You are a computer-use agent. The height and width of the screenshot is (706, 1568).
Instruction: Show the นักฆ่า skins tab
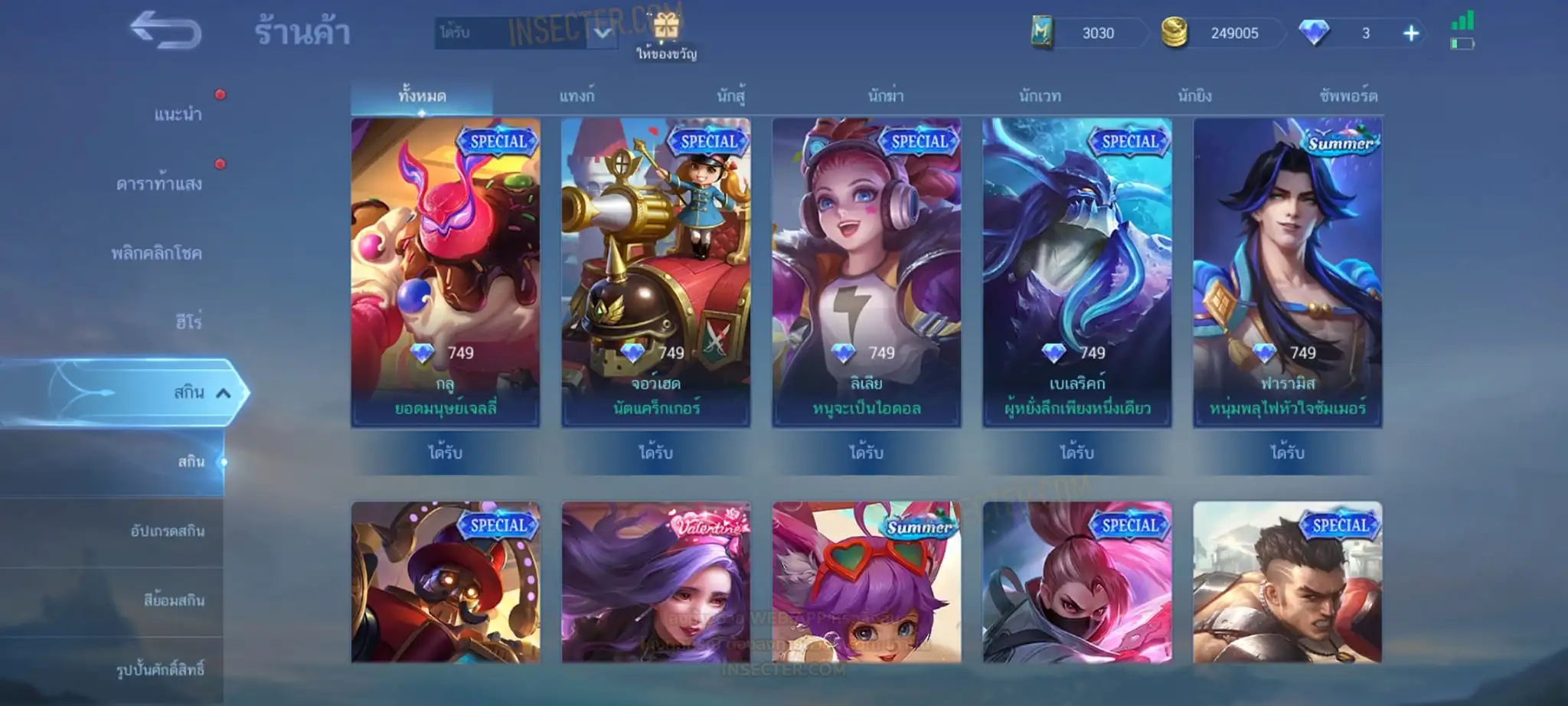[x=886, y=96]
